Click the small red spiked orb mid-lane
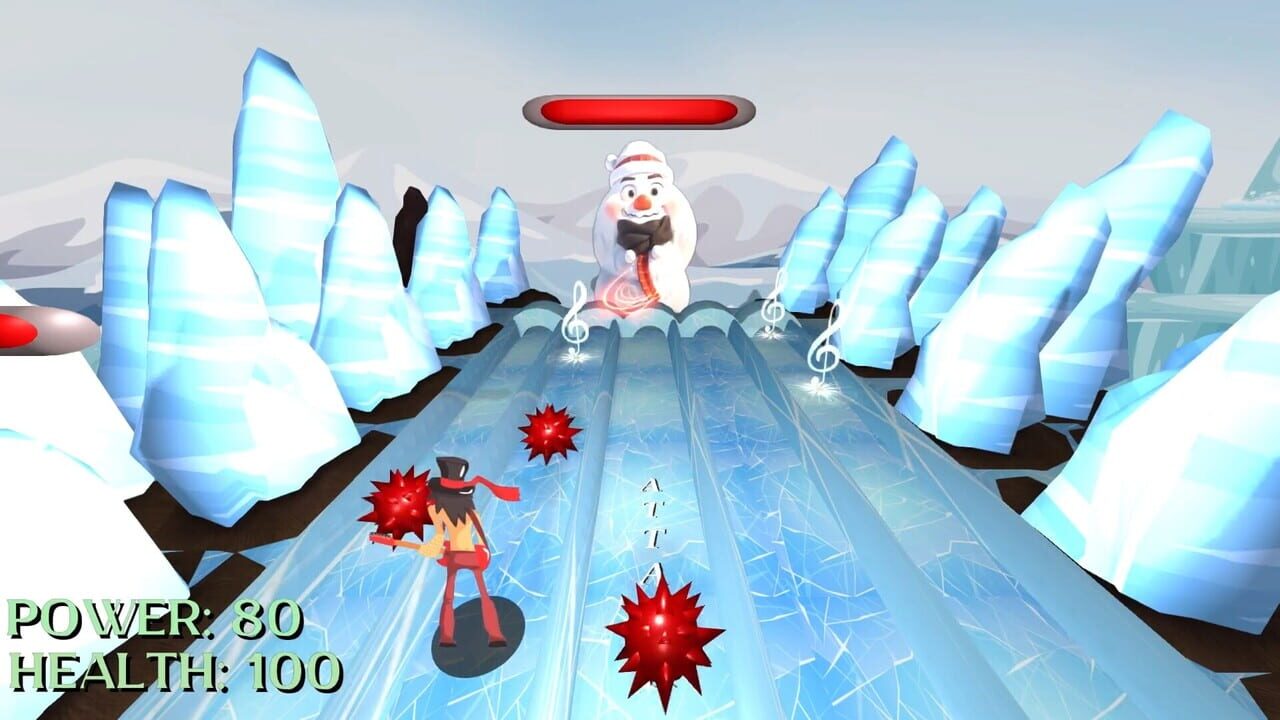1280x720 pixels. 548,430
